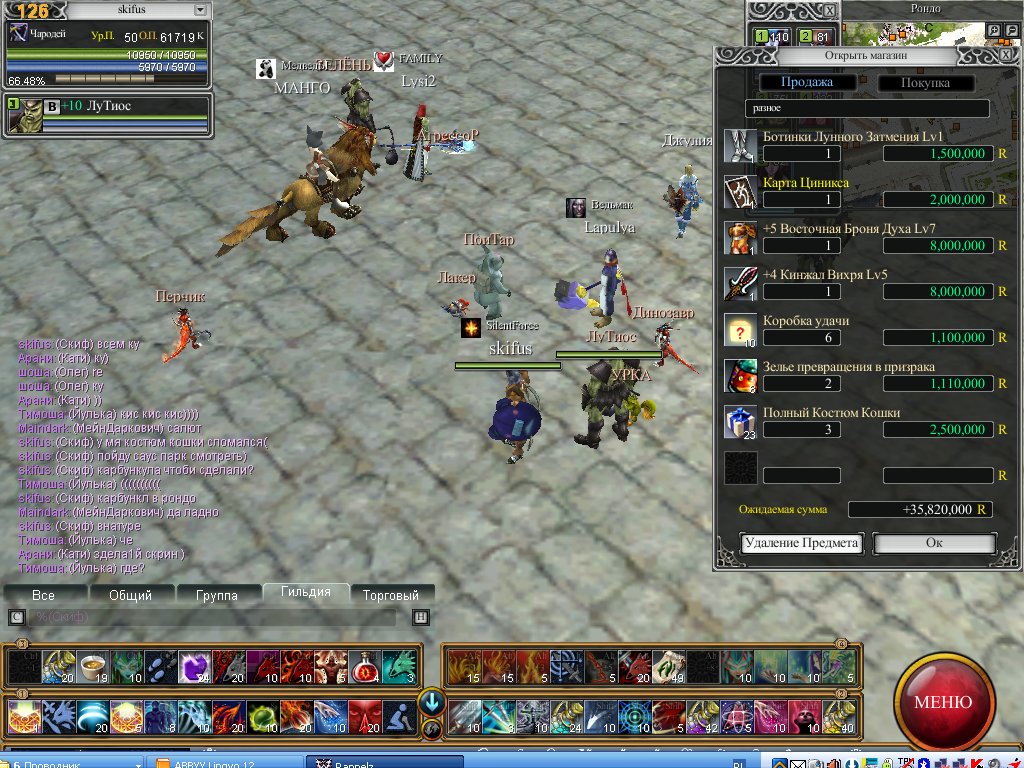This screenshot has height=768, width=1024.
Task: Select the Карта Циникса card icon
Action: pyautogui.click(x=740, y=192)
